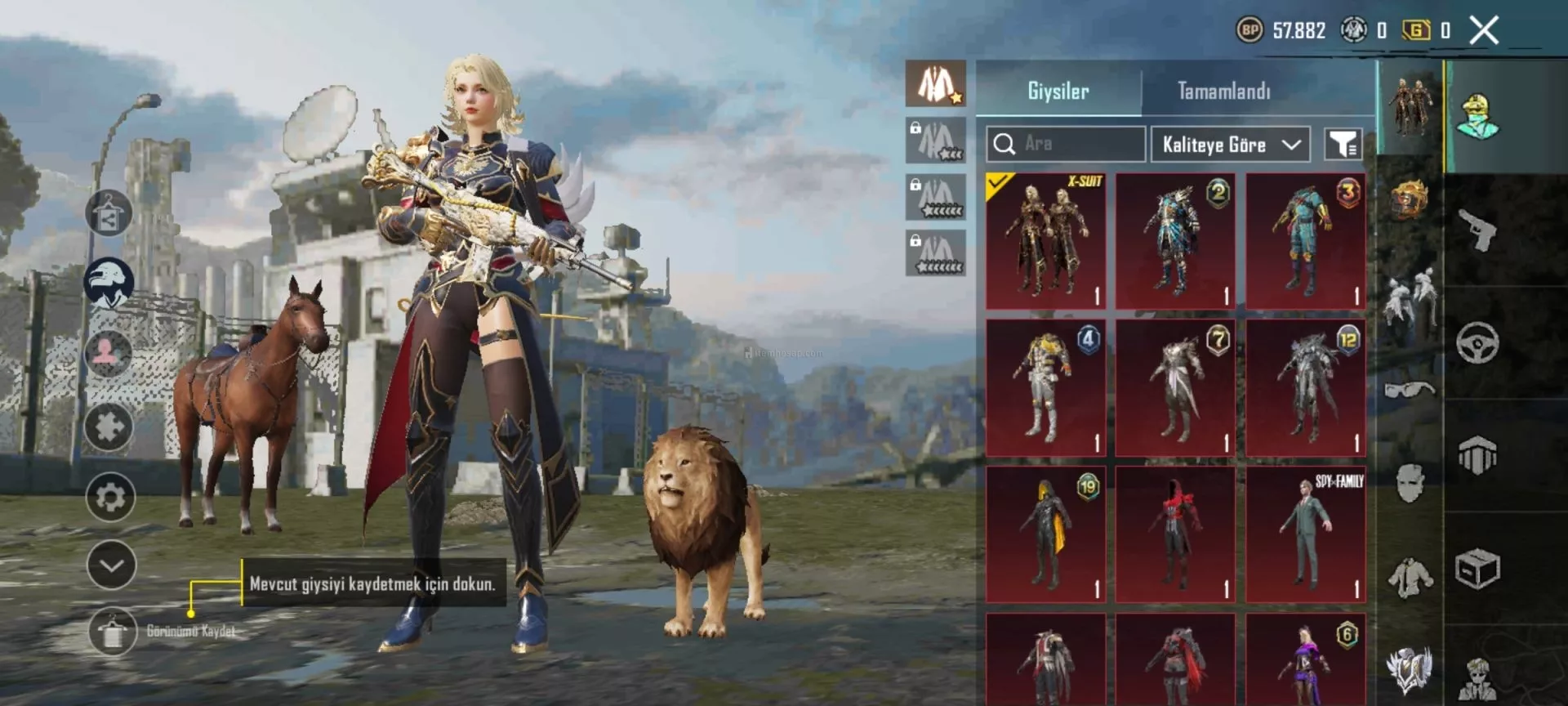This screenshot has height=706, width=1568.
Task: Open the pistol weapon category
Action: pos(1477,230)
